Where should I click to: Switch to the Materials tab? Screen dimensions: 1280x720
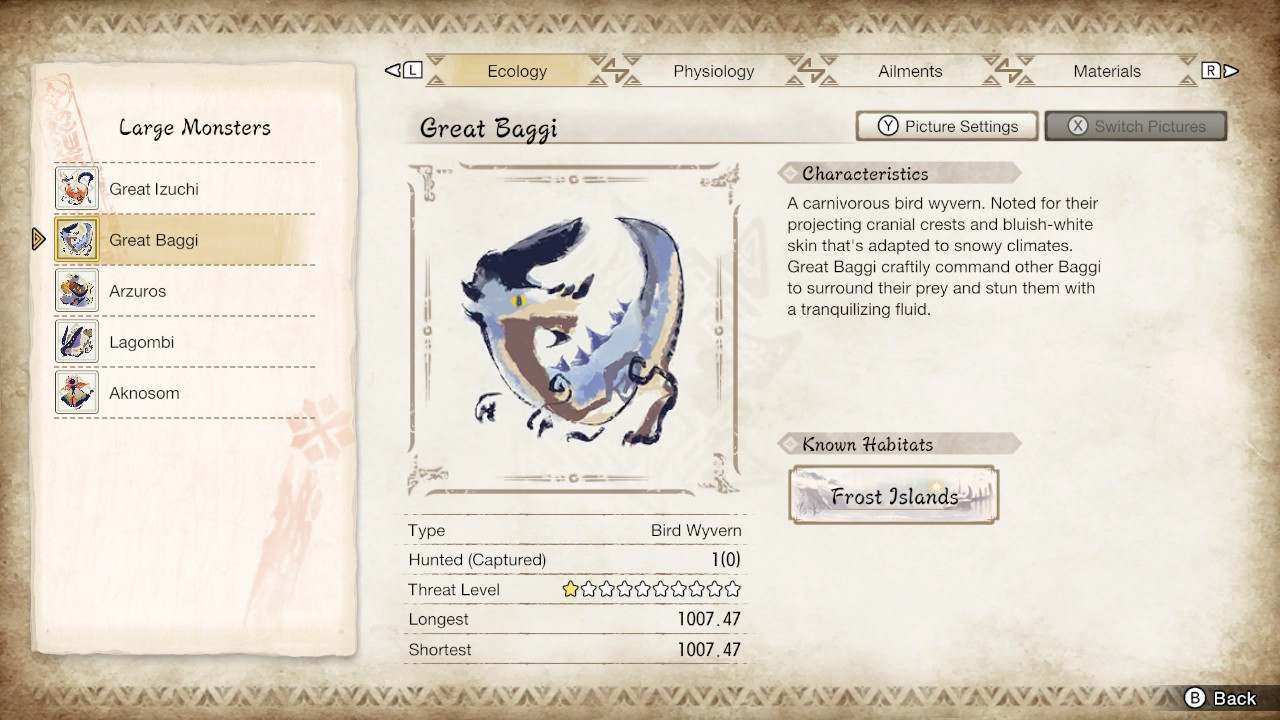tap(1107, 71)
